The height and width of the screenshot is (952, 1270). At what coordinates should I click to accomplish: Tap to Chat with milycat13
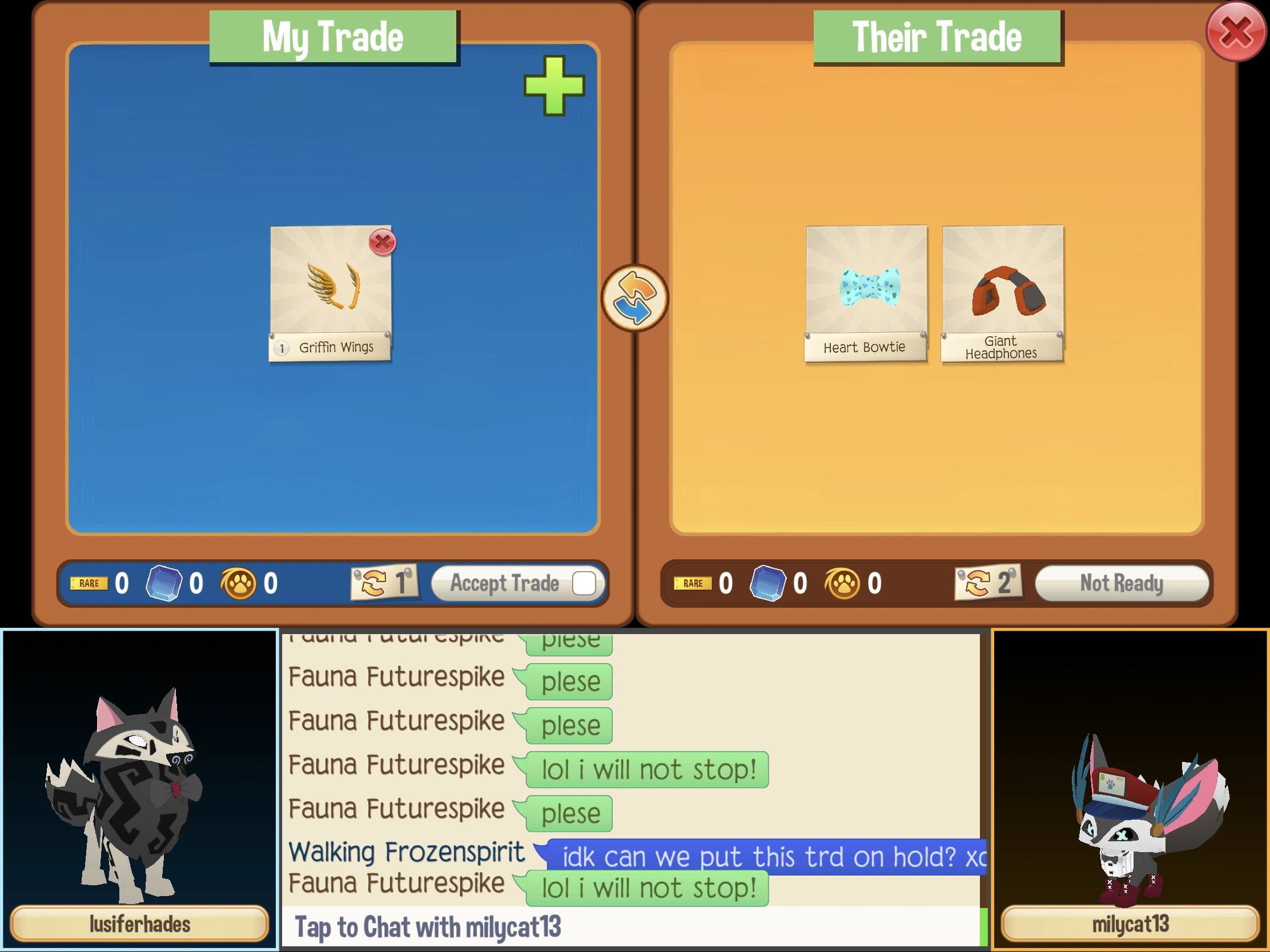click(x=427, y=927)
